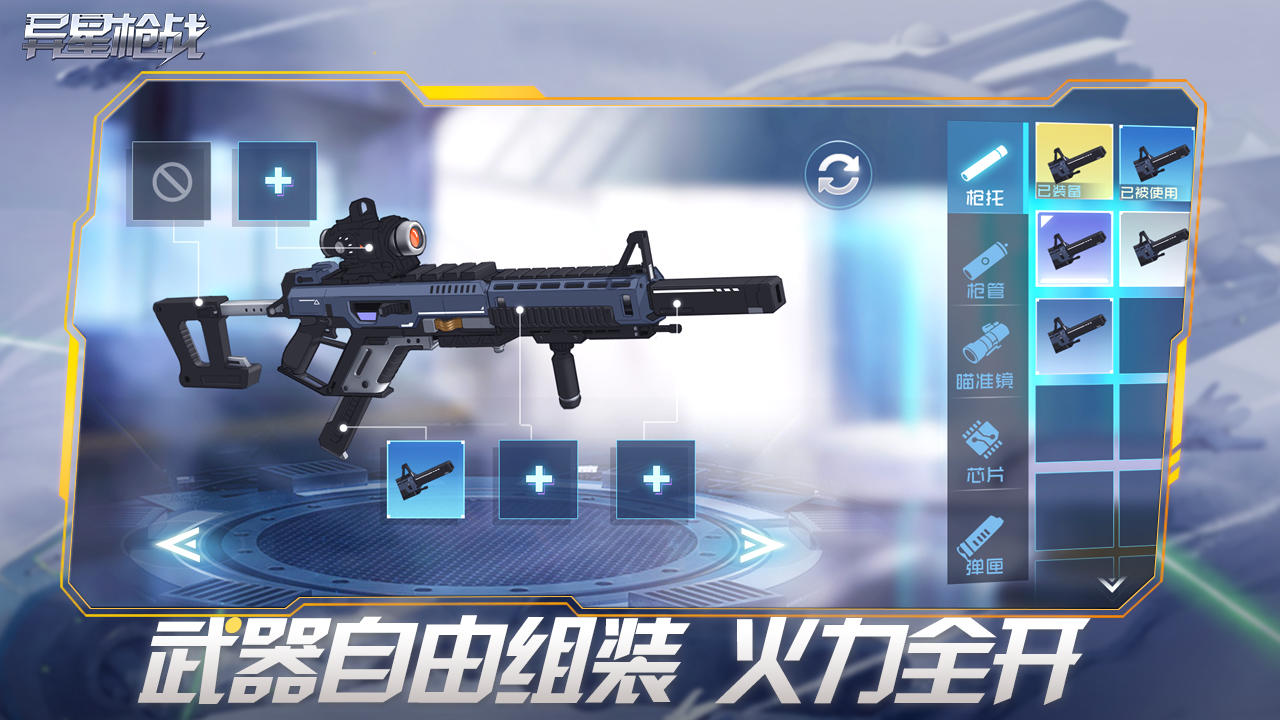
Task: Click the weapon rotate refresh icon
Action: [840, 175]
